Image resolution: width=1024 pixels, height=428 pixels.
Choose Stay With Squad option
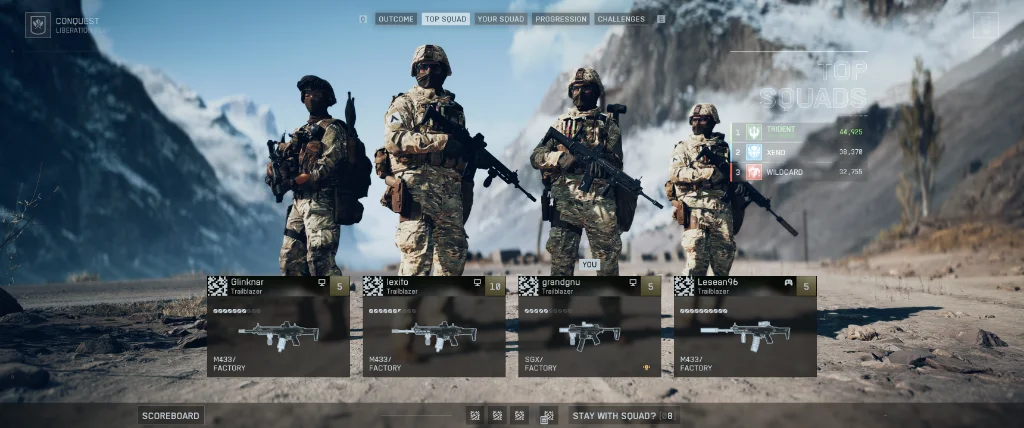614,416
